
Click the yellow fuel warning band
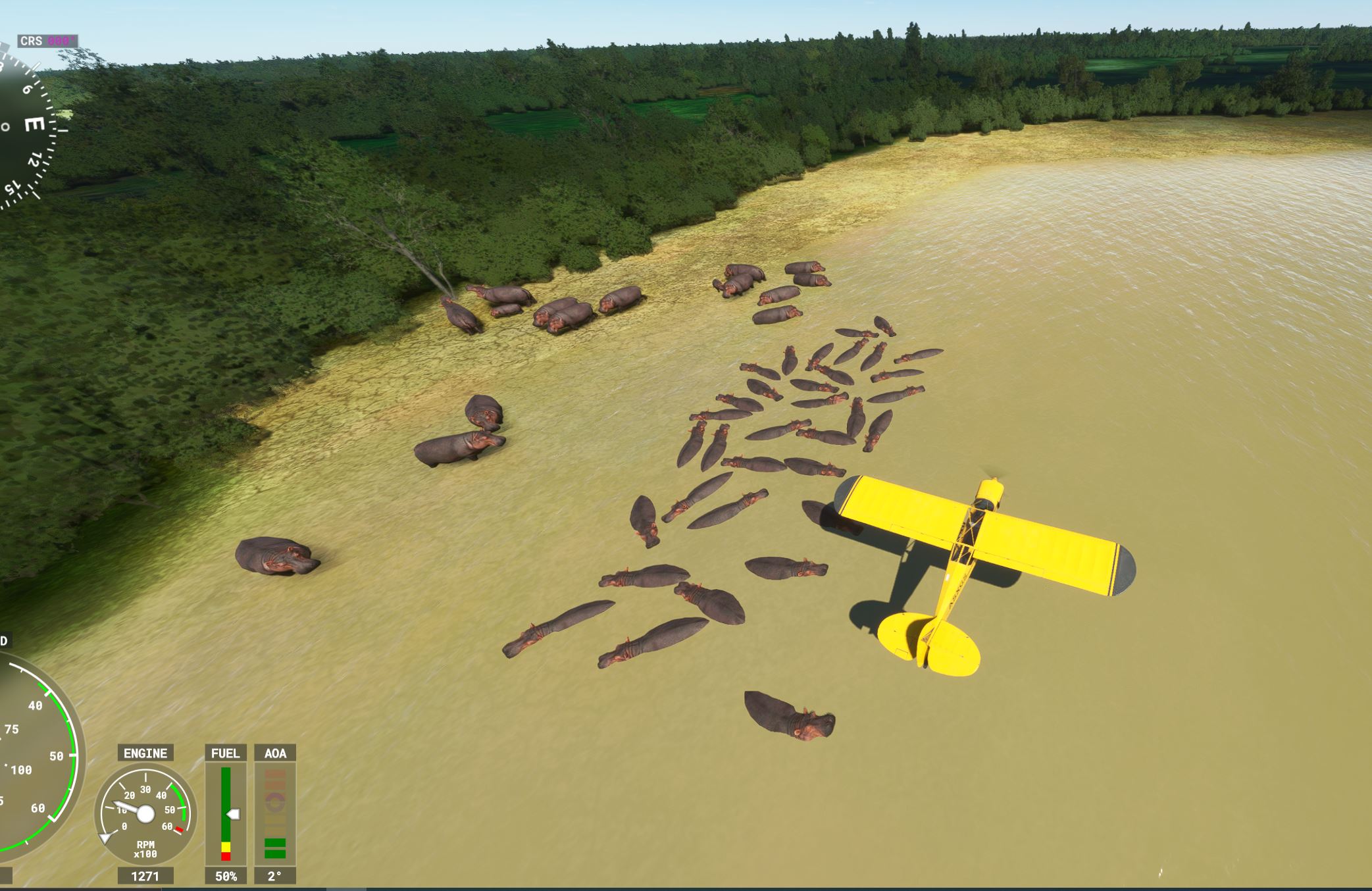[x=226, y=847]
